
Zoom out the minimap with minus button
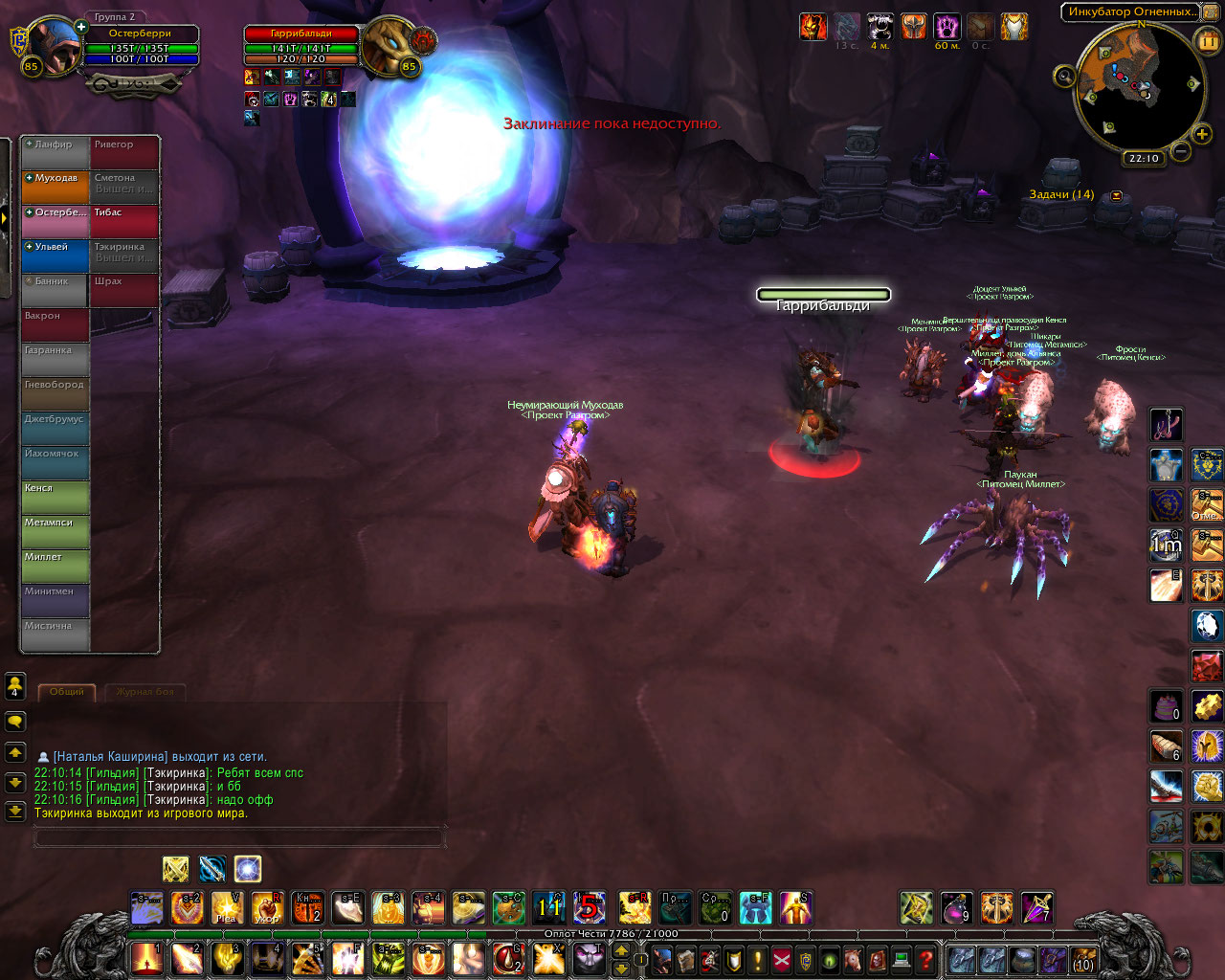pyautogui.click(x=1181, y=151)
